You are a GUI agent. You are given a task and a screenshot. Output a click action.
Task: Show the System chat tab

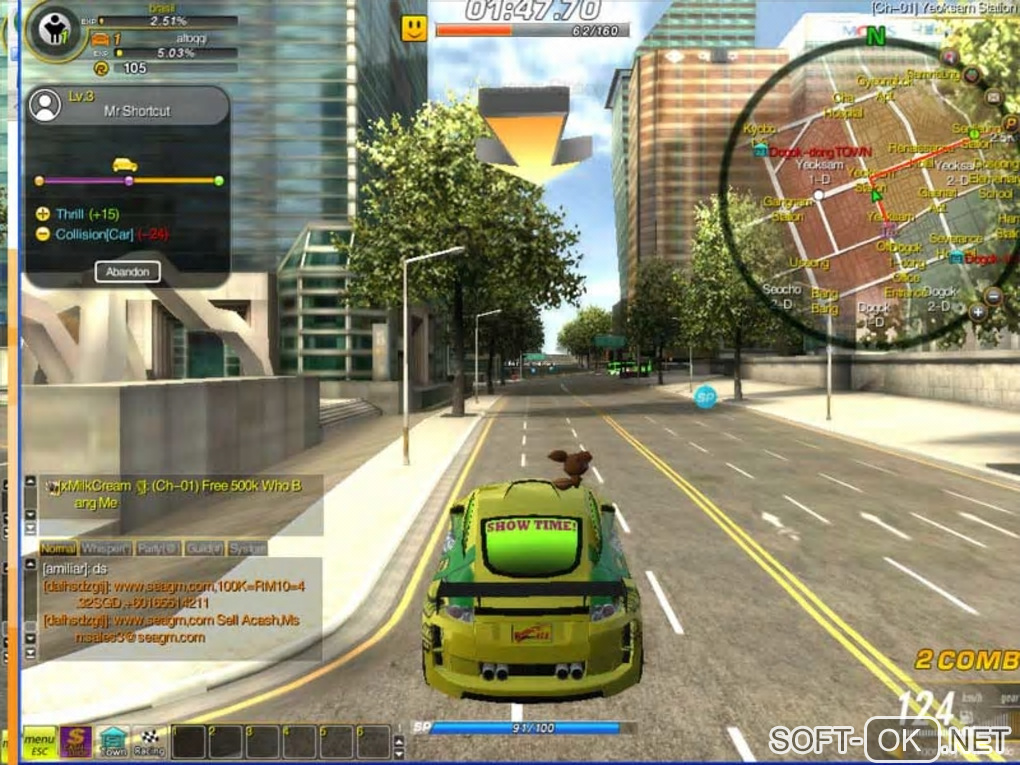[247, 548]
